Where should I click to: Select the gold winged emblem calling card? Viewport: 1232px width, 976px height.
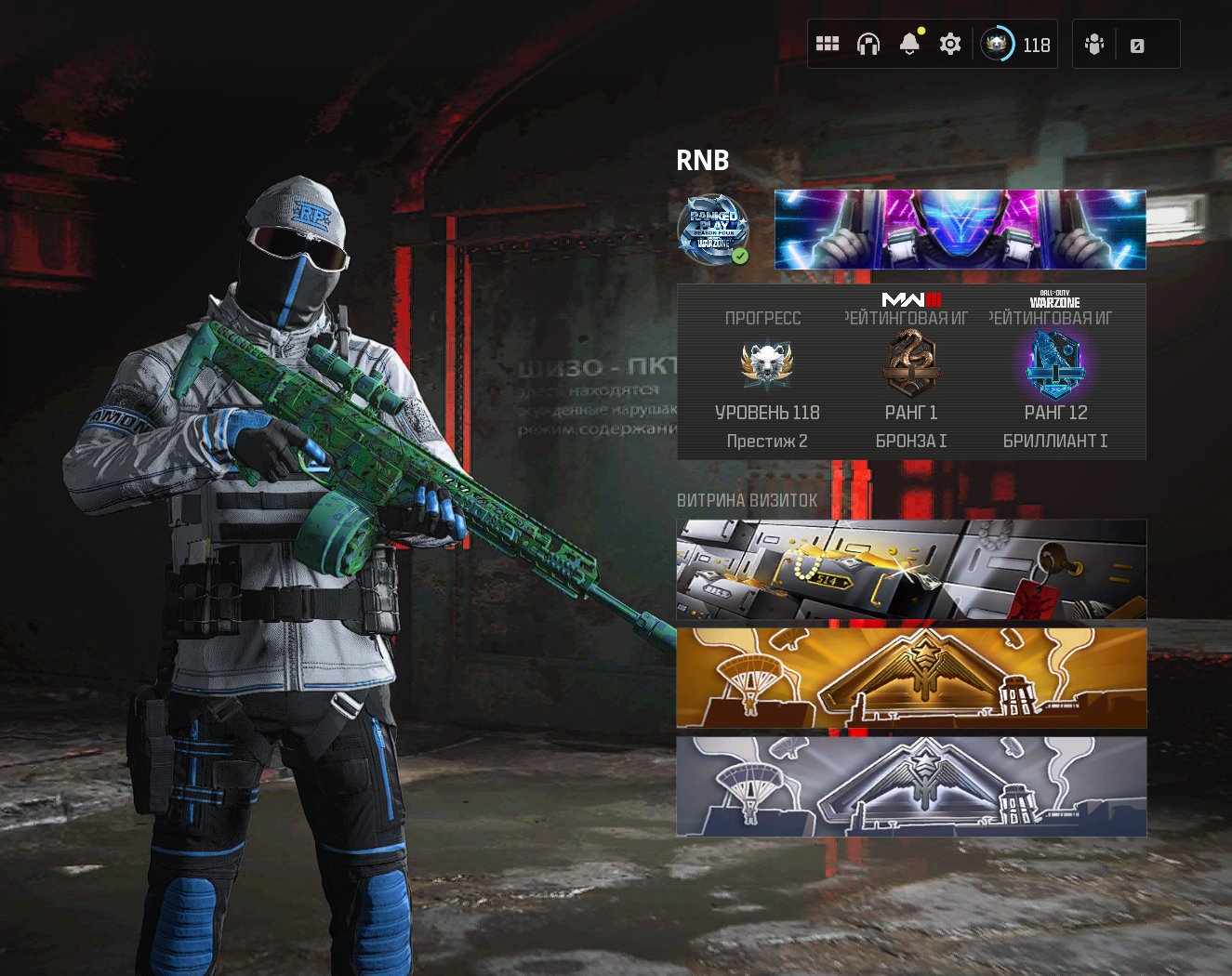(911, 678)
